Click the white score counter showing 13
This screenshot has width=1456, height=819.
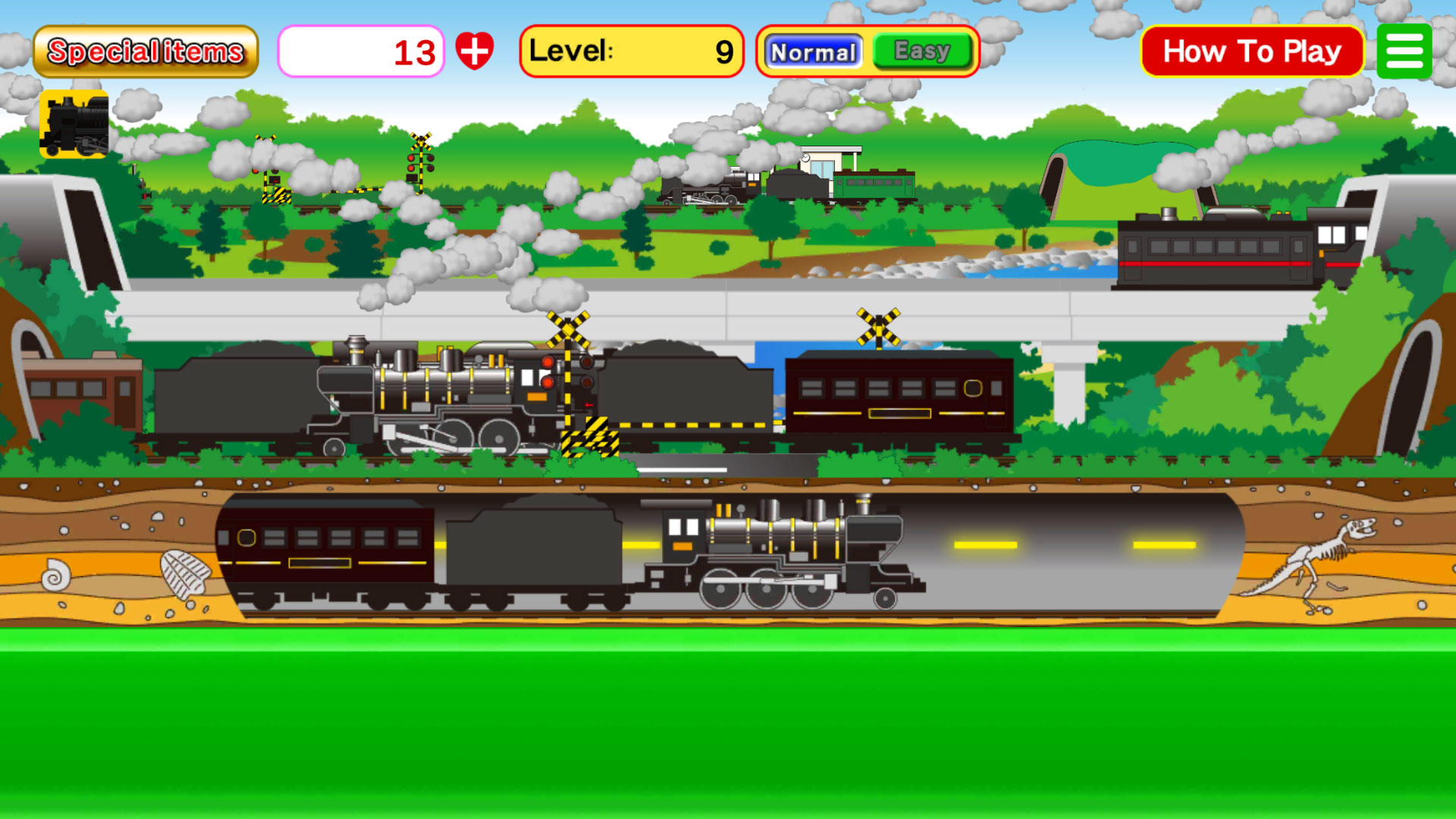pyautogui.click(x=360, y=51)
